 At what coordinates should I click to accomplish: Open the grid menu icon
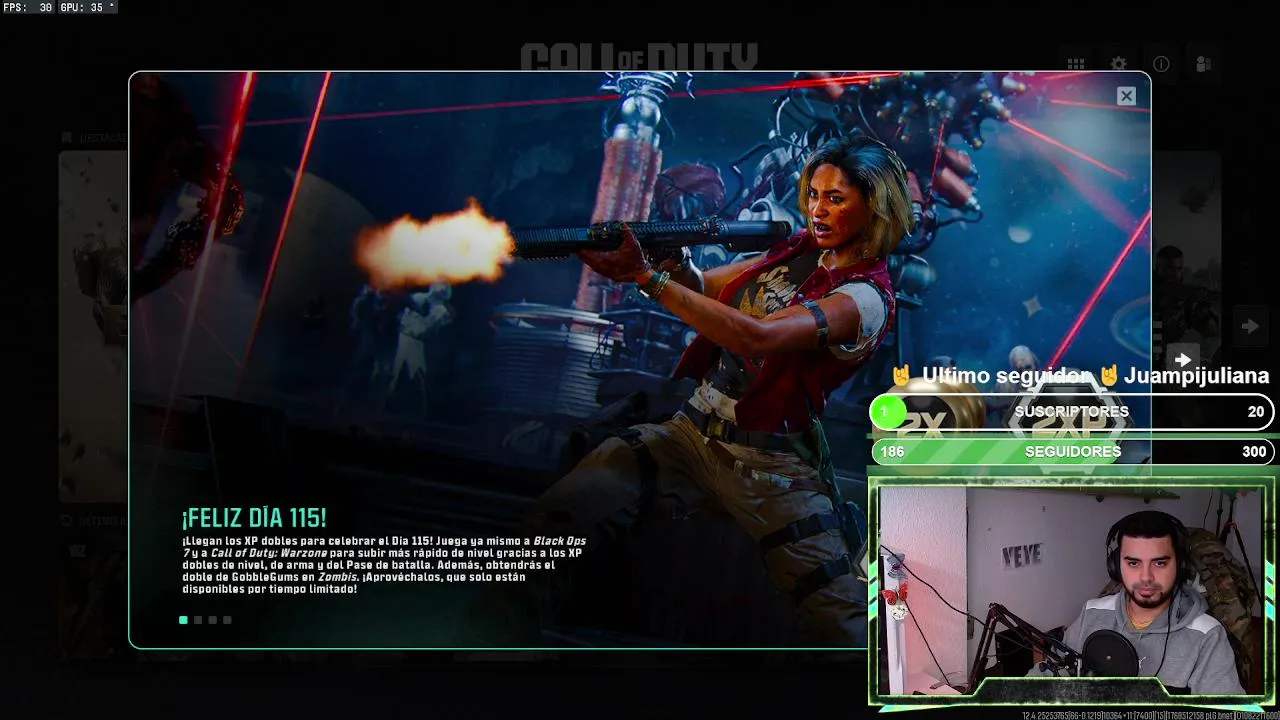1076,64
